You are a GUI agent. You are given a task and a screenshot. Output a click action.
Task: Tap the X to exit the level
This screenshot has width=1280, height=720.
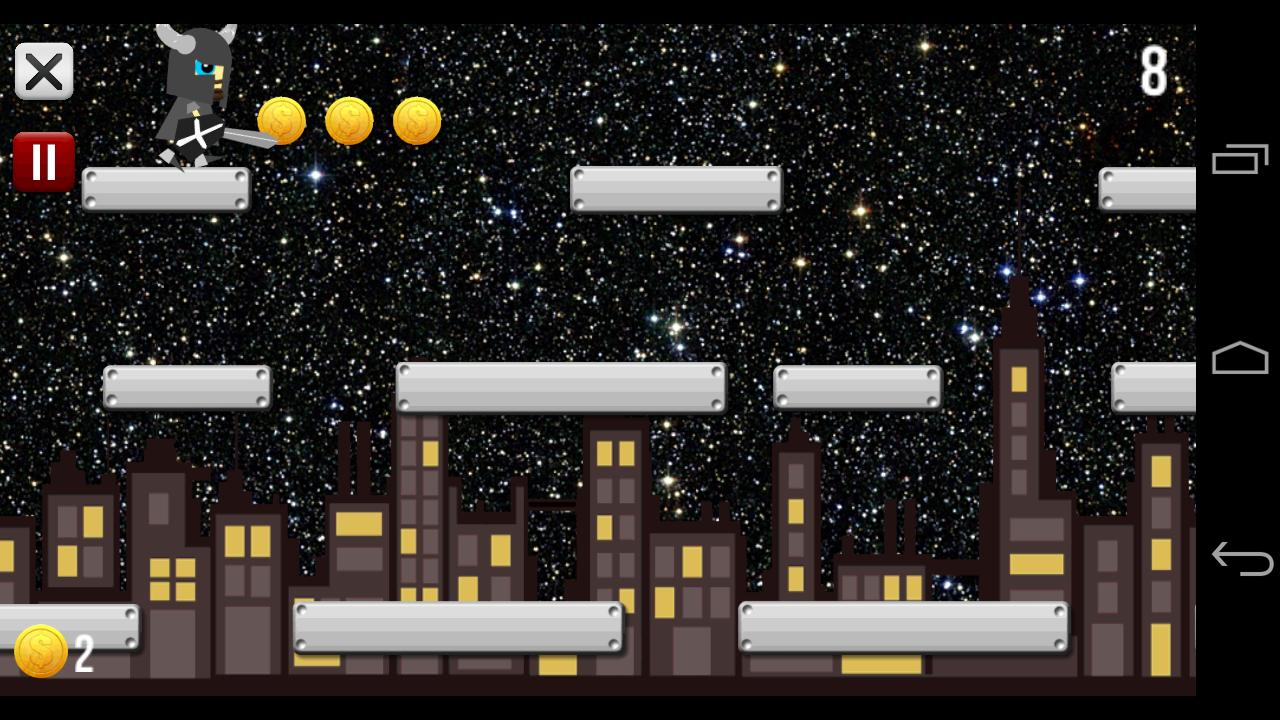point(44,70)
